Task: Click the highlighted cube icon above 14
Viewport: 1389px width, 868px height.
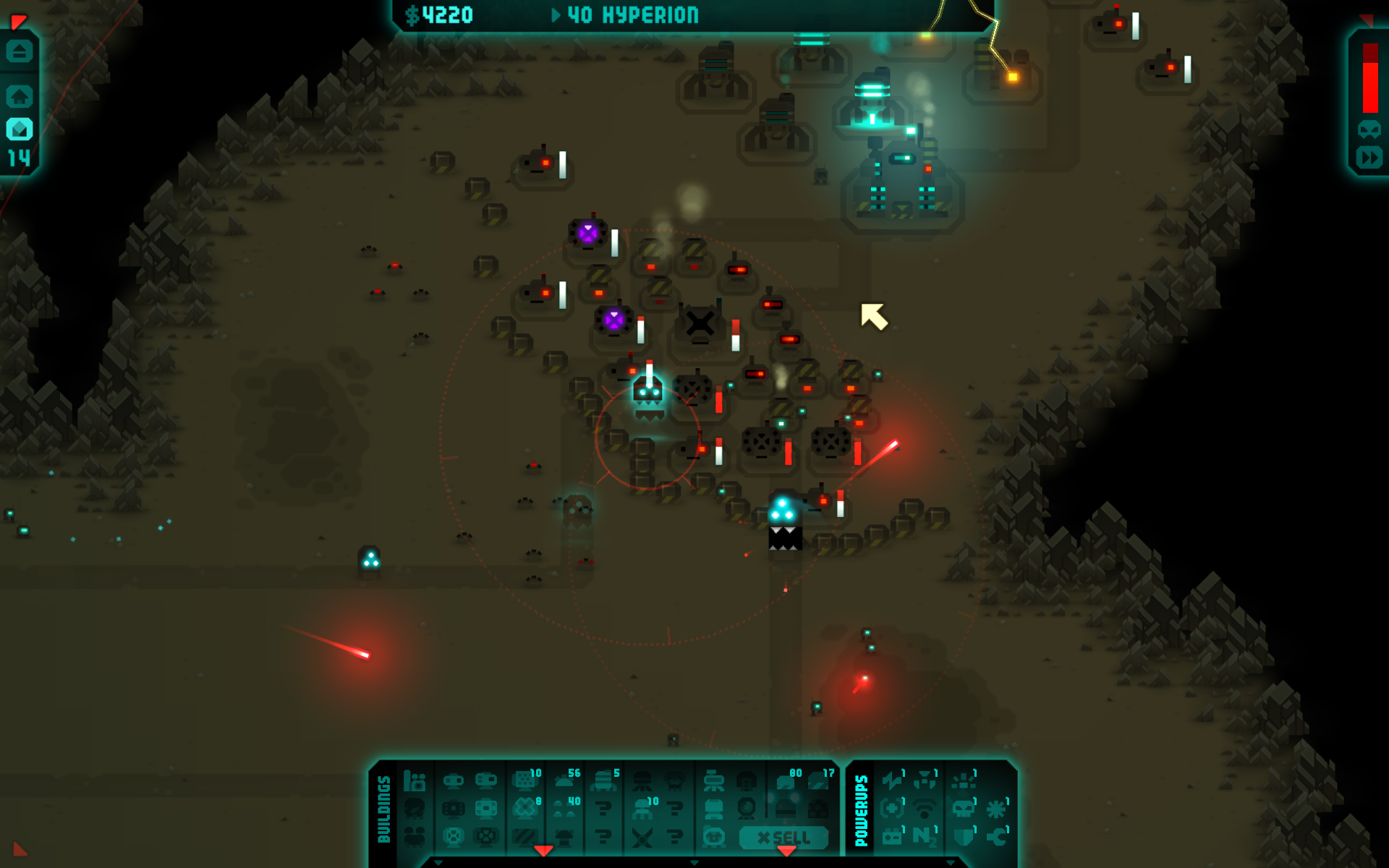Action: click(x=20, y=129)
